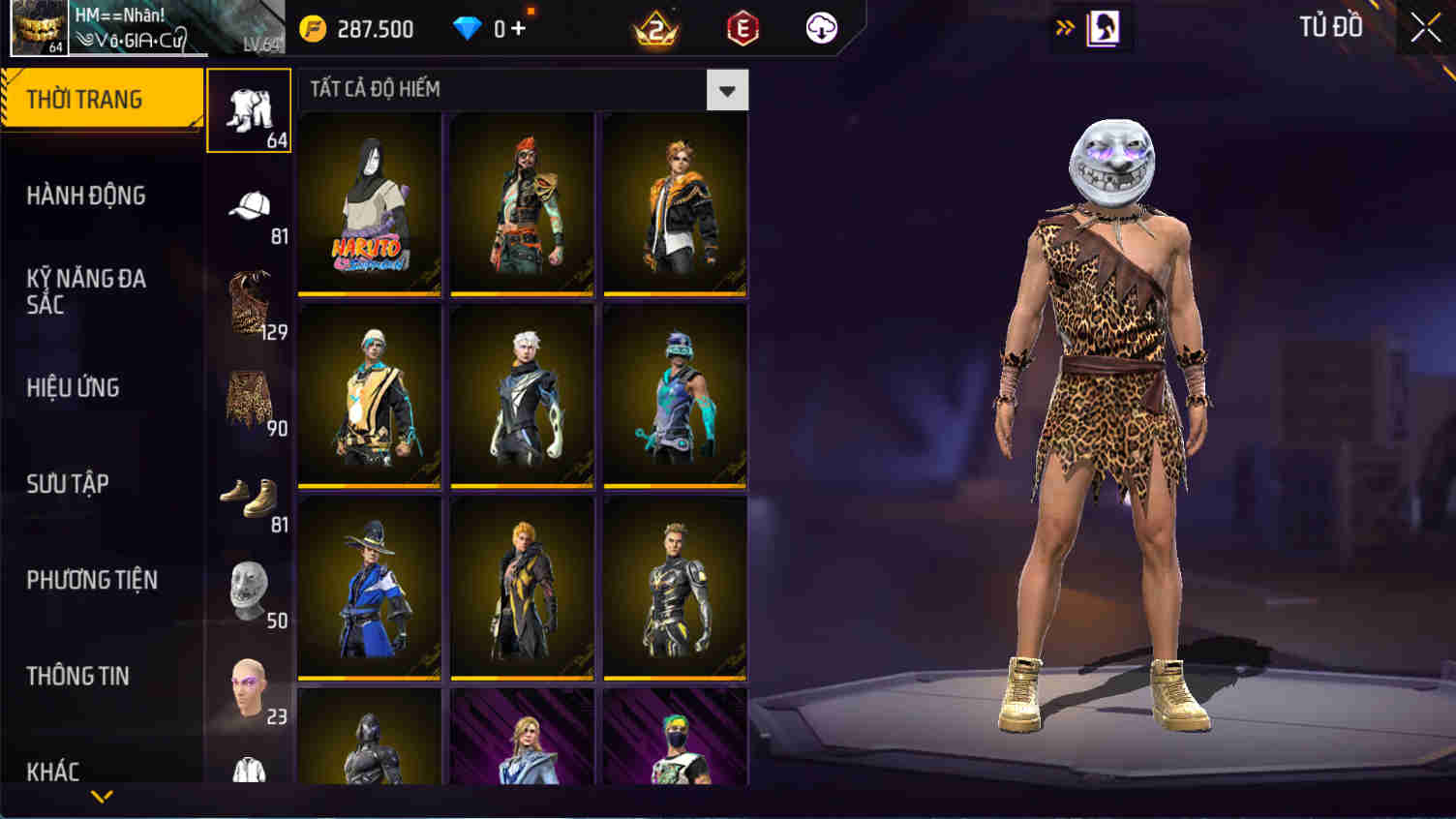Open the cloud download icon in top bar
This screenshot has height=819, width=1456.
[821, 28]
